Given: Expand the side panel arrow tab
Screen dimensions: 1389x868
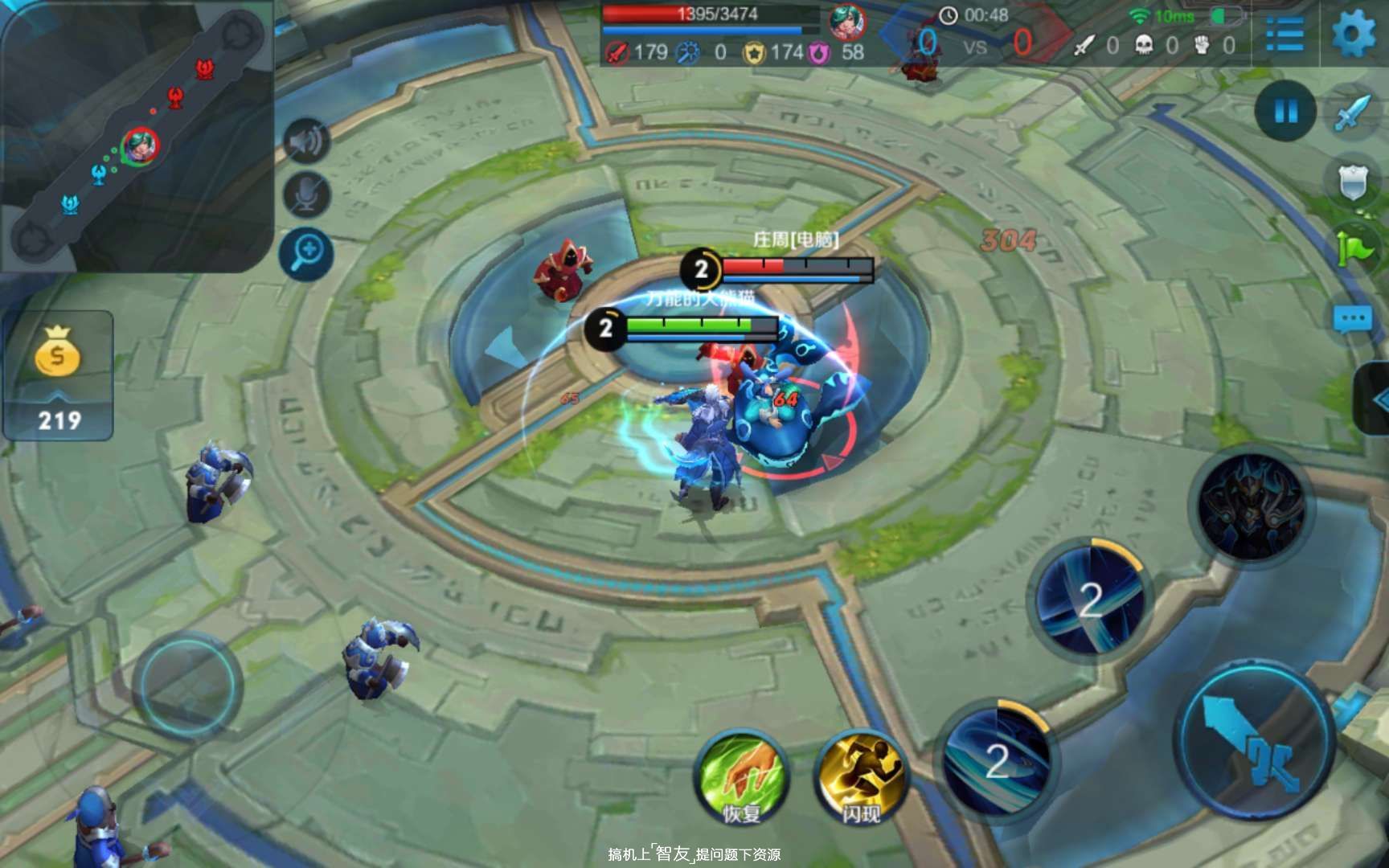Looking at the screenshot, I should (x=1375, y=399).
